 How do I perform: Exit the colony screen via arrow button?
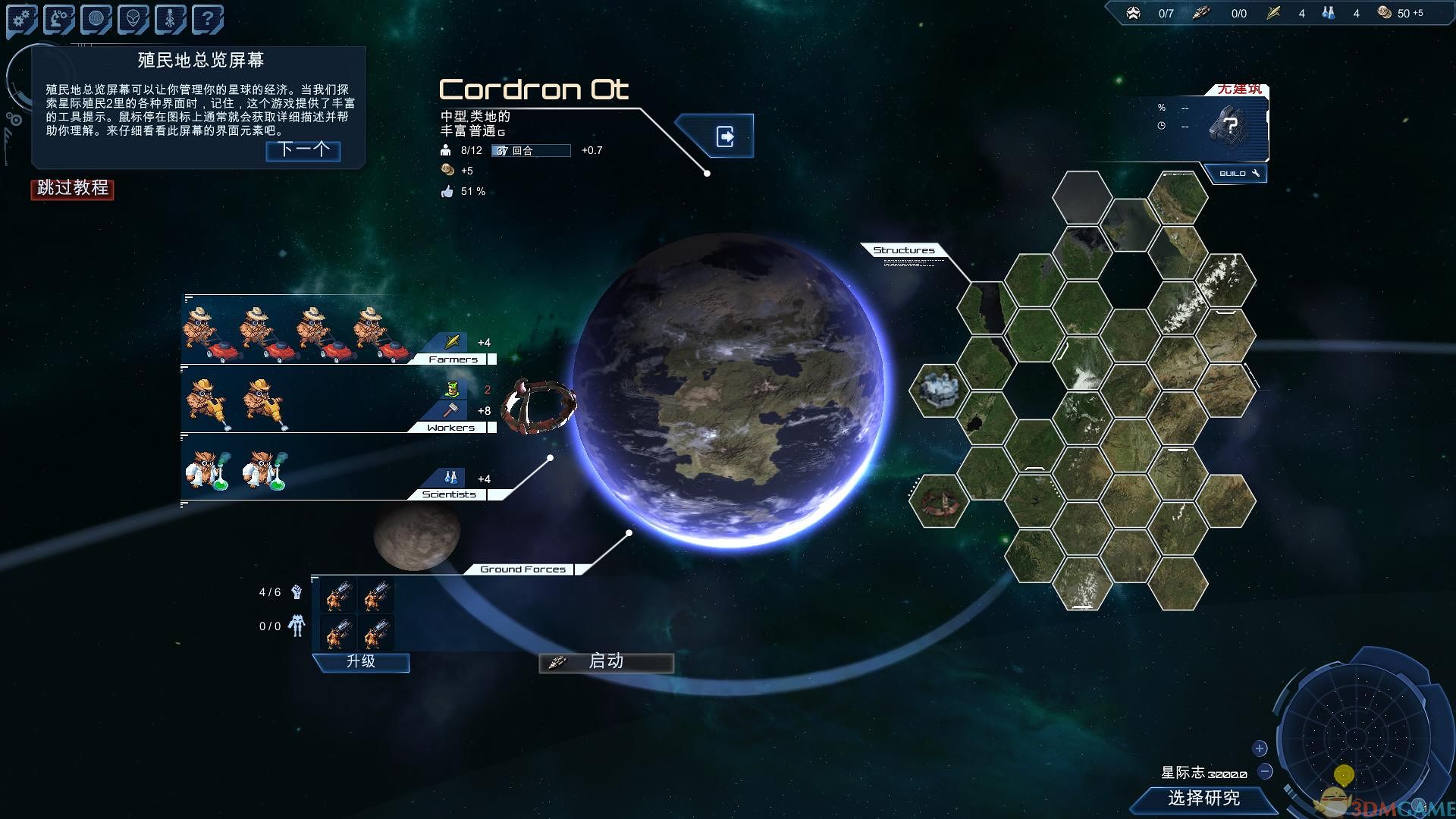coord(725,136)
